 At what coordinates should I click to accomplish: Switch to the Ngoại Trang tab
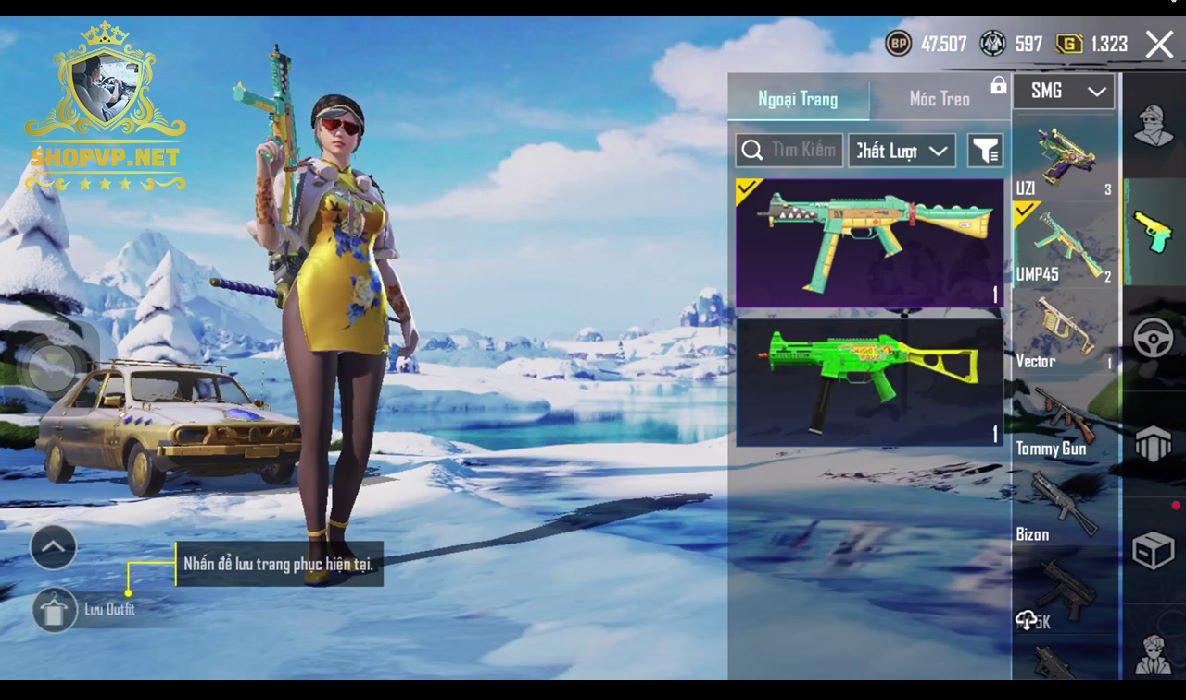pos(798,99)
